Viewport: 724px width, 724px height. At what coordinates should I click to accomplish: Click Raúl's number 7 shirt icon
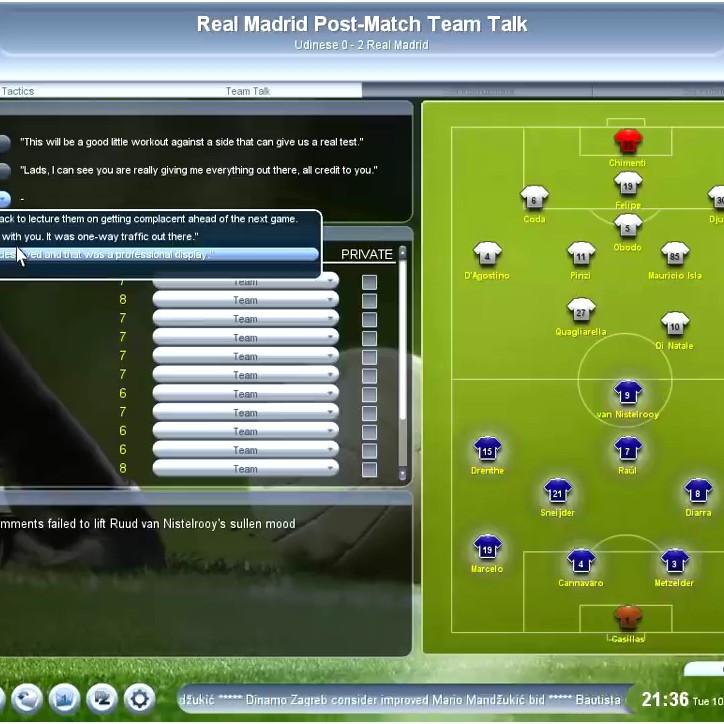[628, 449]
